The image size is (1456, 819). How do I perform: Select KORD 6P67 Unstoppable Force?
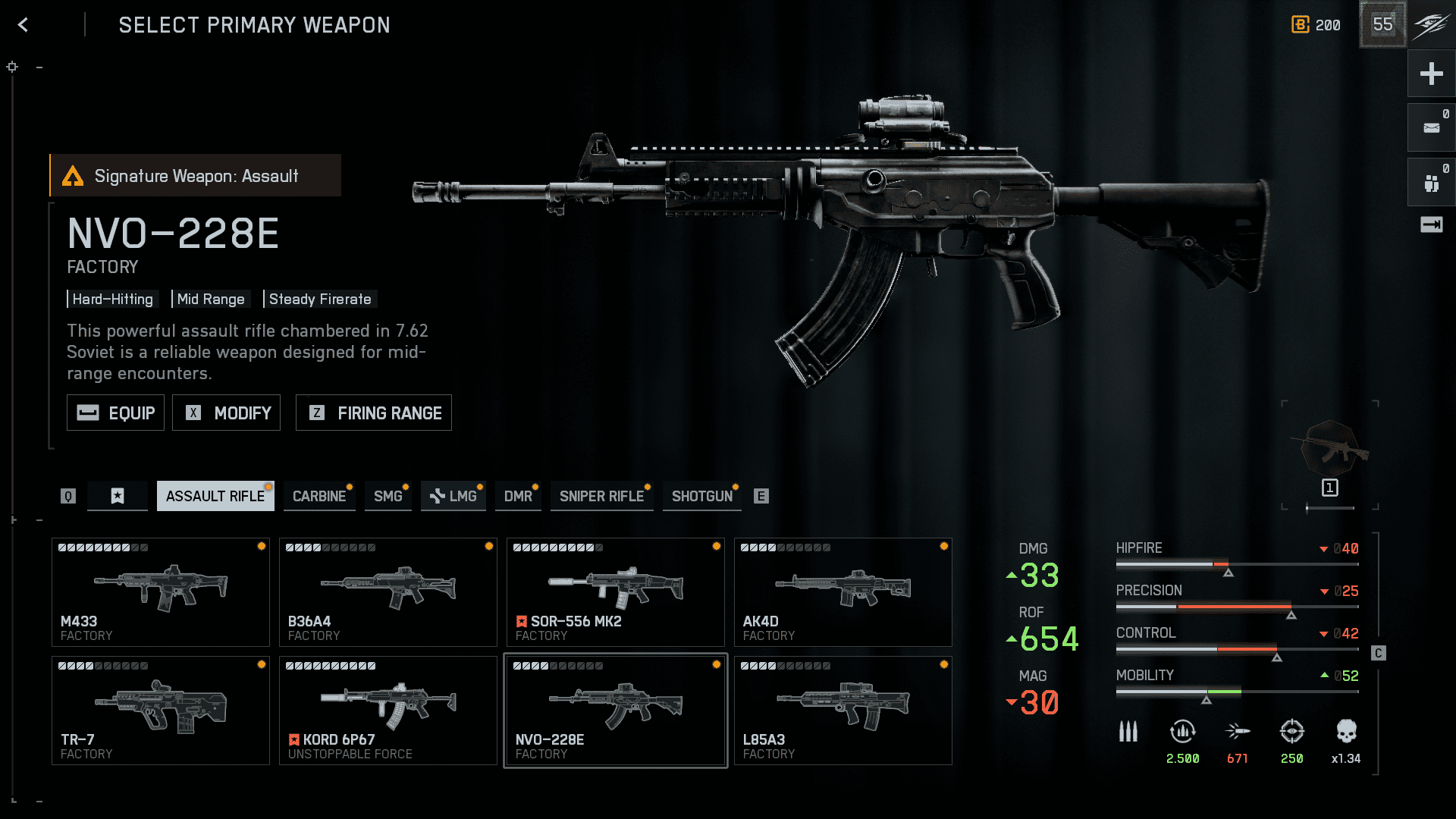pyautogui.click(x=388, y=711)
